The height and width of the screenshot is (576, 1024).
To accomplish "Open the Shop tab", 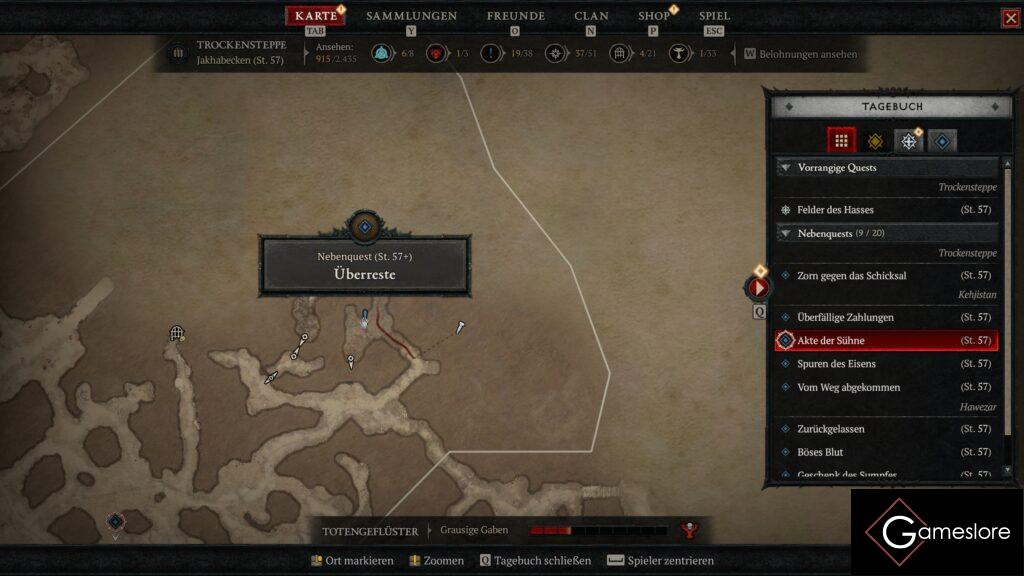I will tap(654, 16).
